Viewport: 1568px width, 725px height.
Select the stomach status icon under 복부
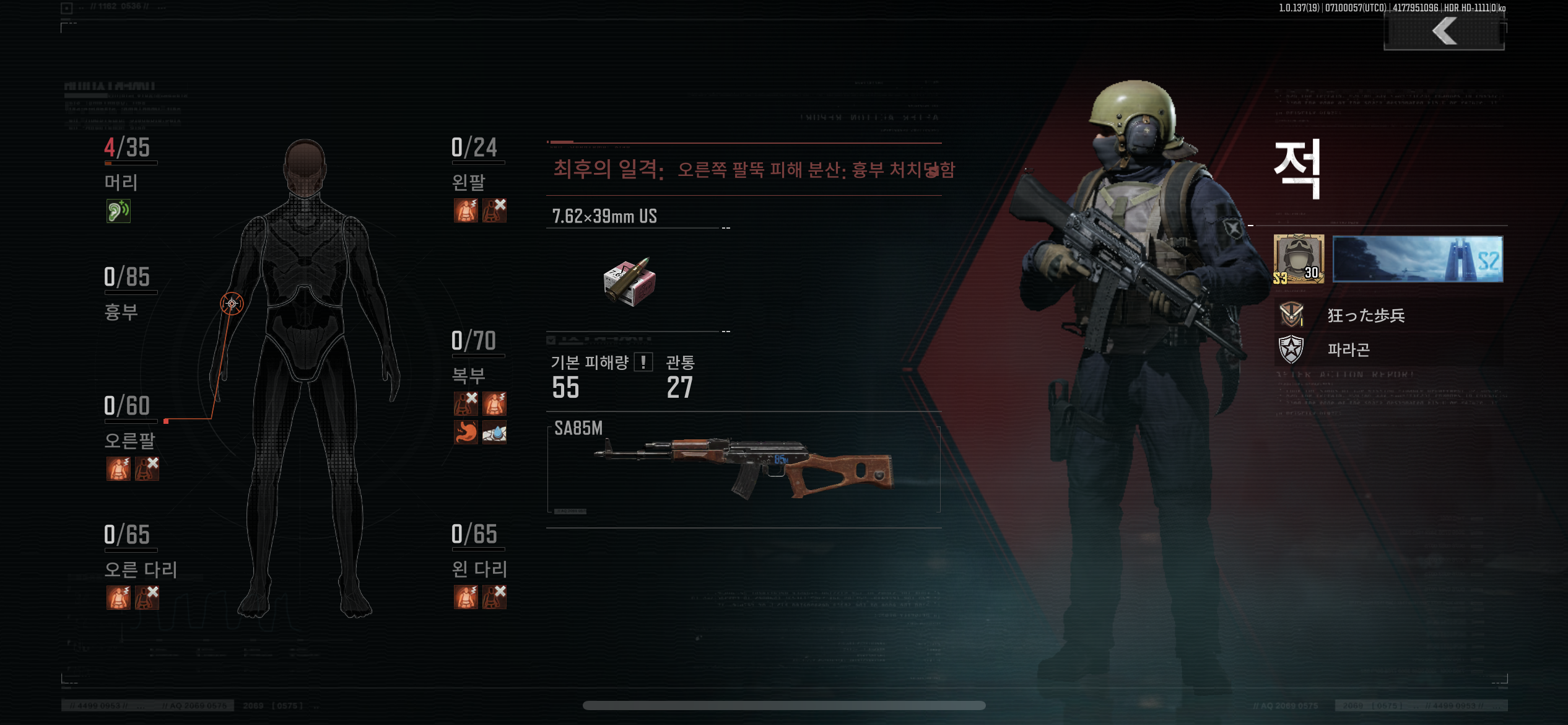click(466, 433)
